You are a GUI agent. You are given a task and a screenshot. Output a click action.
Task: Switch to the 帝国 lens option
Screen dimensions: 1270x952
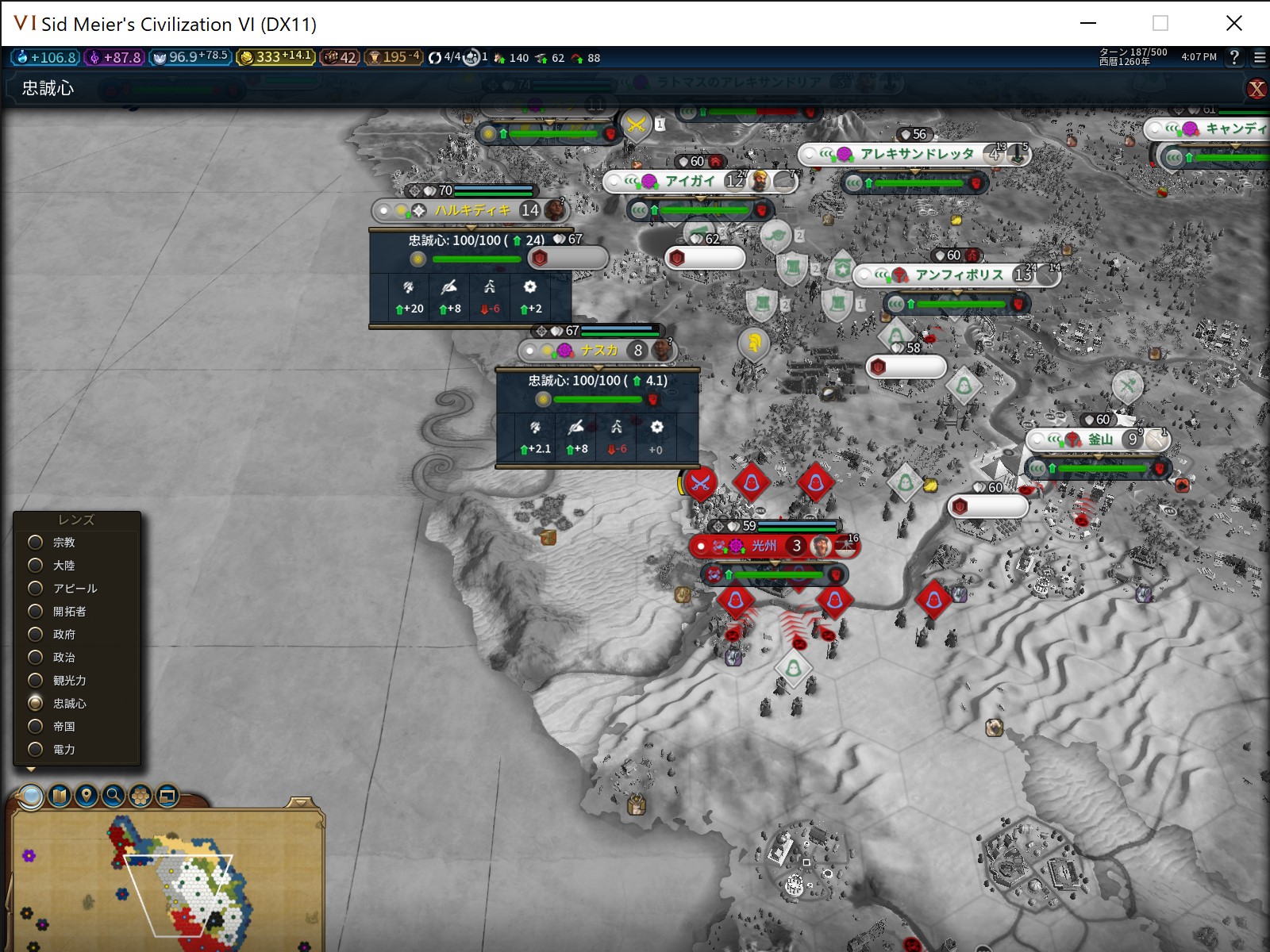pyautogui.click(x=34, y=726)
